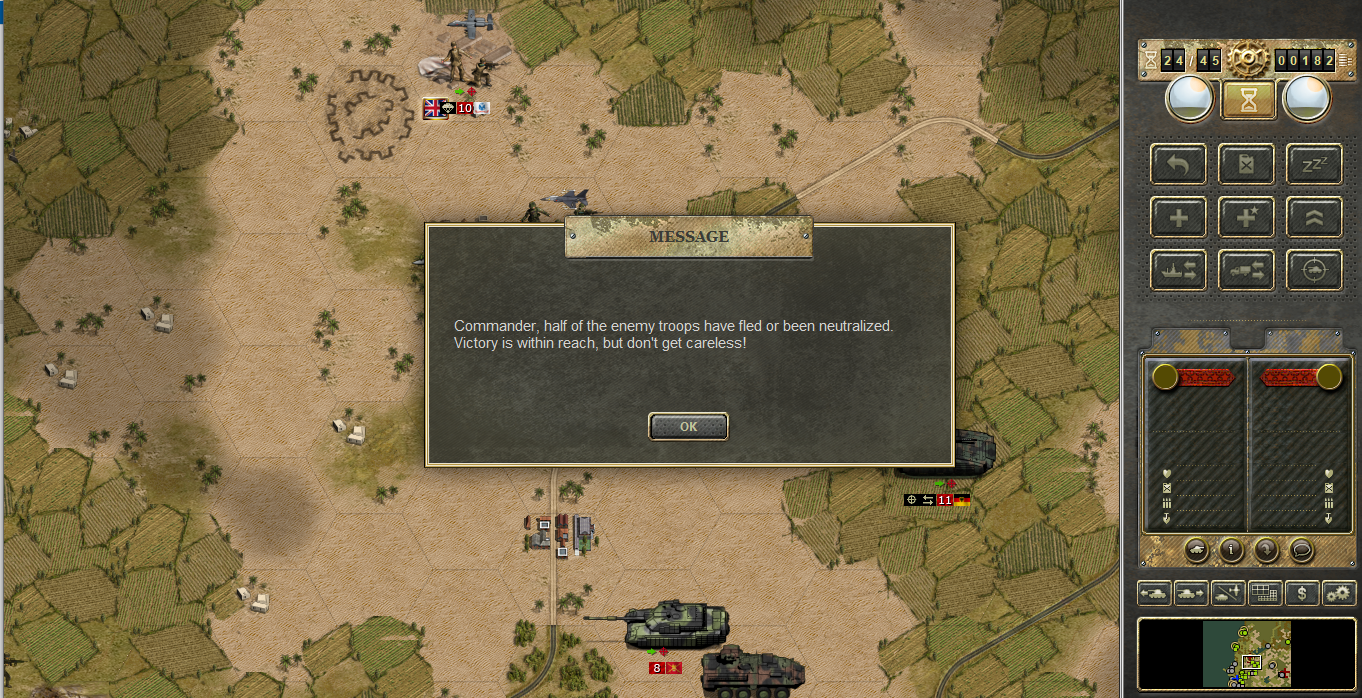Select the round tank icon button

pyautogui.click(x=1196, y=549)
